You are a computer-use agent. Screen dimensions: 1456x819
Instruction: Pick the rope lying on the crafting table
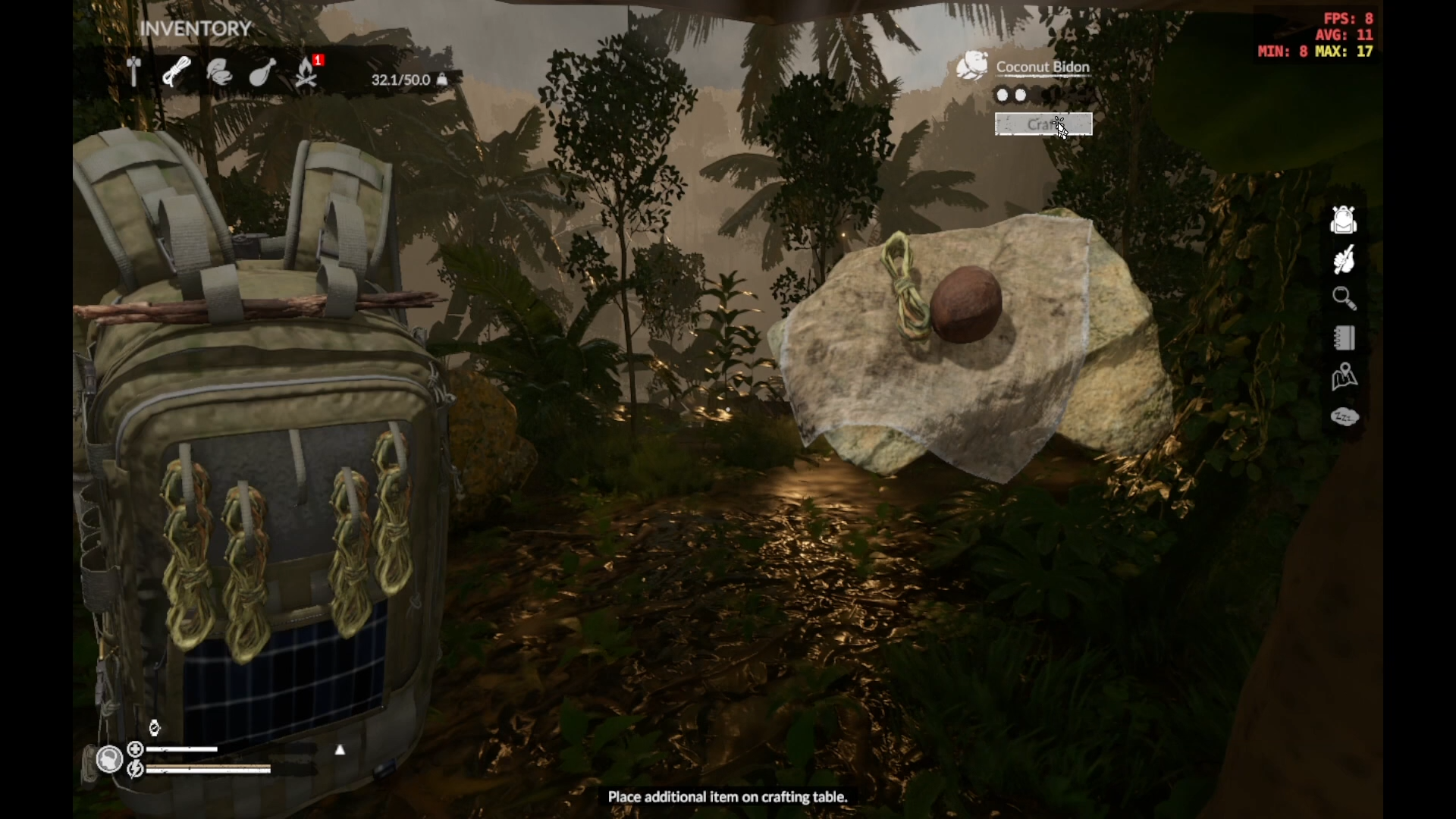coord(905,286)
